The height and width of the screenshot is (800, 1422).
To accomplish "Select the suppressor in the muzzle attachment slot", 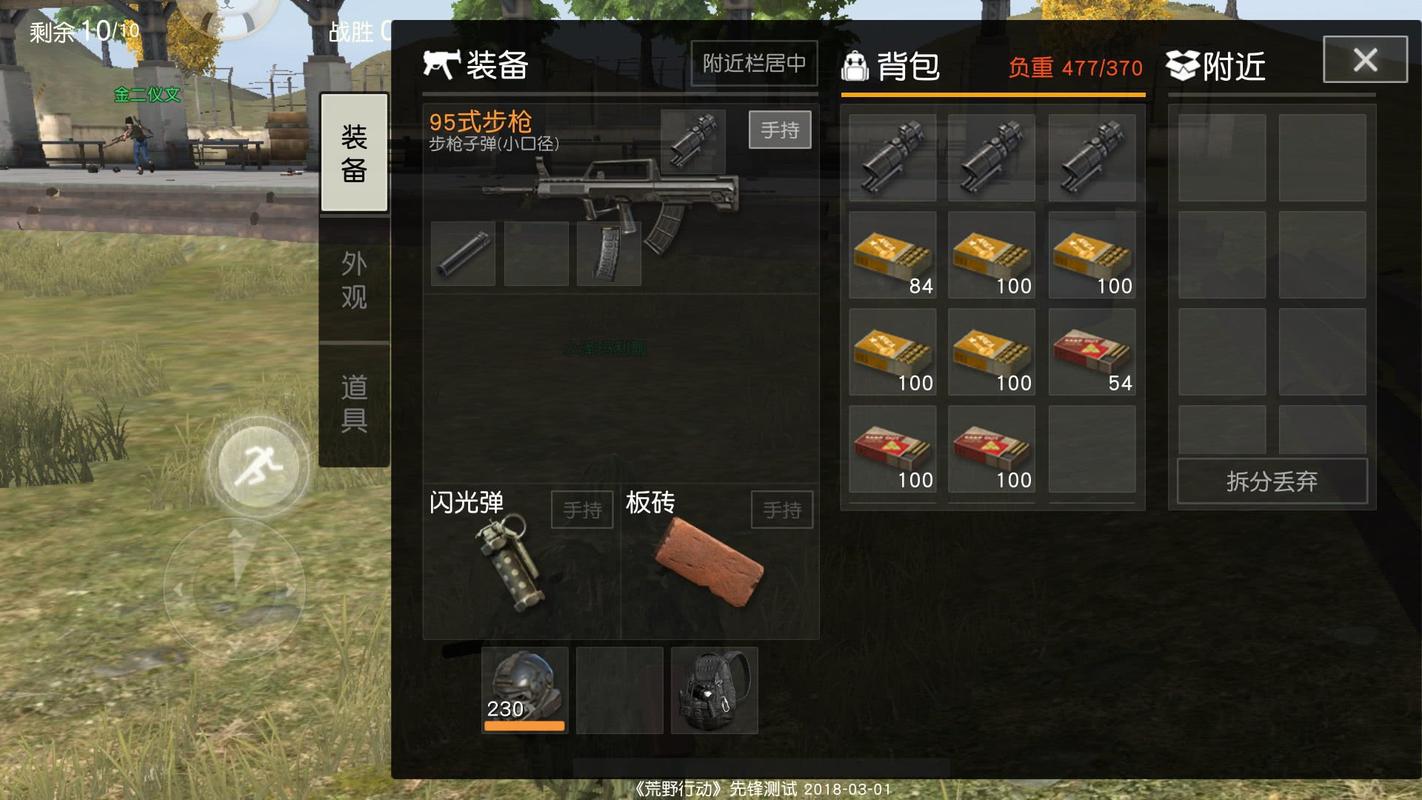I will tap(461, 255).
